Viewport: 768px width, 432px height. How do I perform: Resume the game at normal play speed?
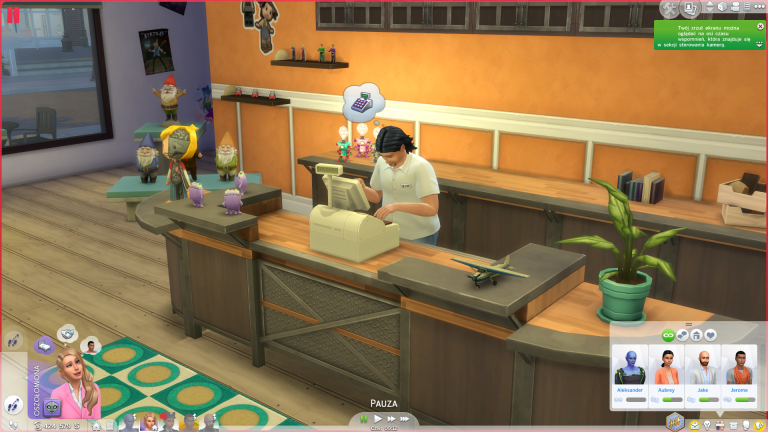[x=379, y=419]
